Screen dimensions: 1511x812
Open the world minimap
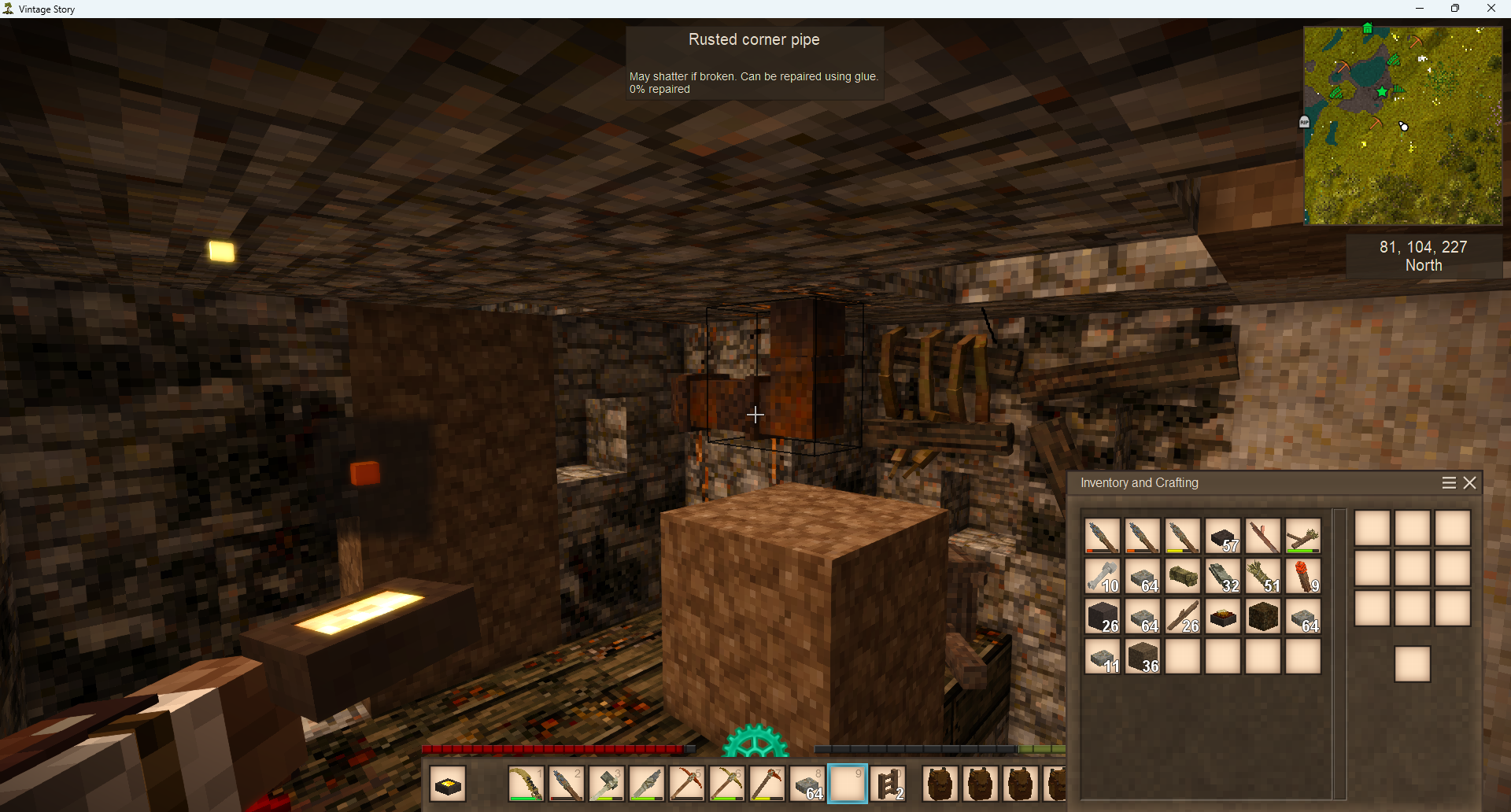point(1403,126)
